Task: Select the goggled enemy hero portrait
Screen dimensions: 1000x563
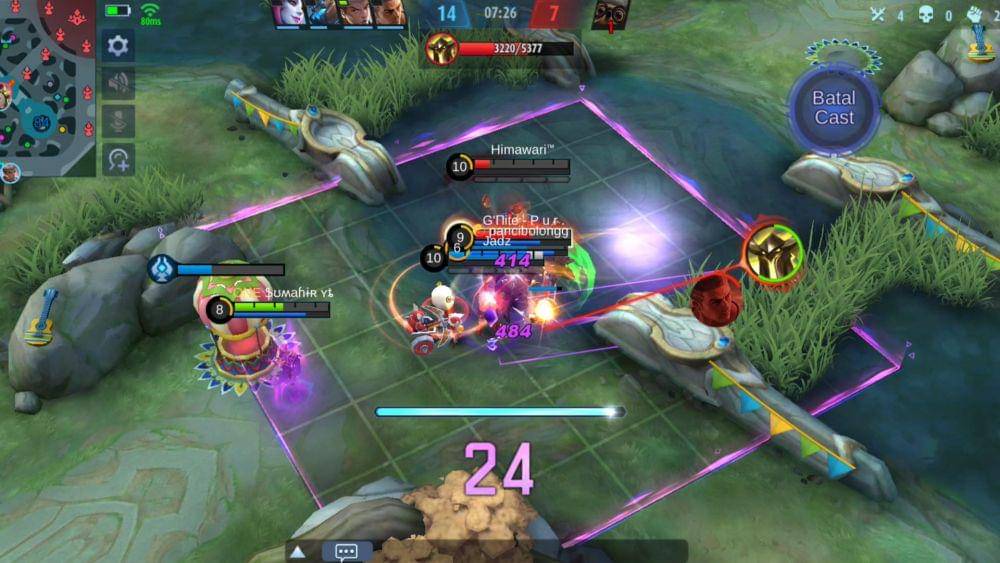Action: tap(610, 13)
